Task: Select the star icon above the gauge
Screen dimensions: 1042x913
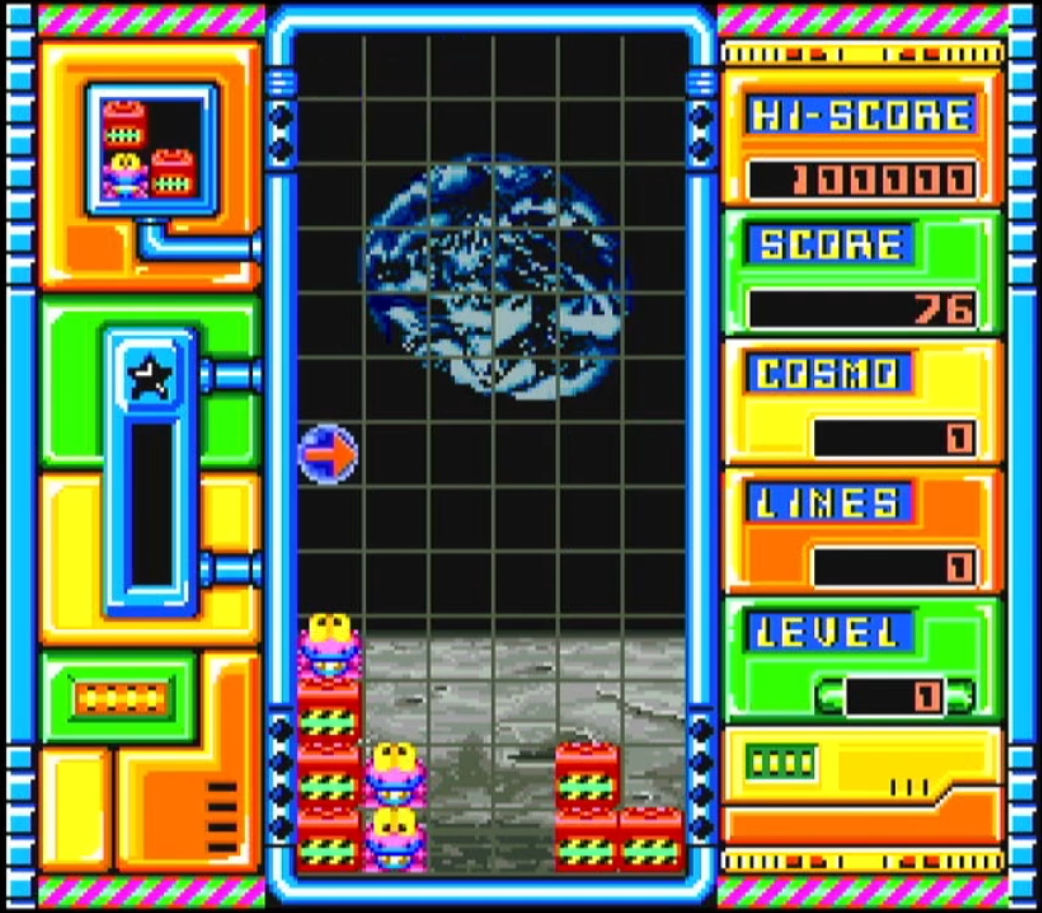Action: pyautogui.click(x=151, y=376)
